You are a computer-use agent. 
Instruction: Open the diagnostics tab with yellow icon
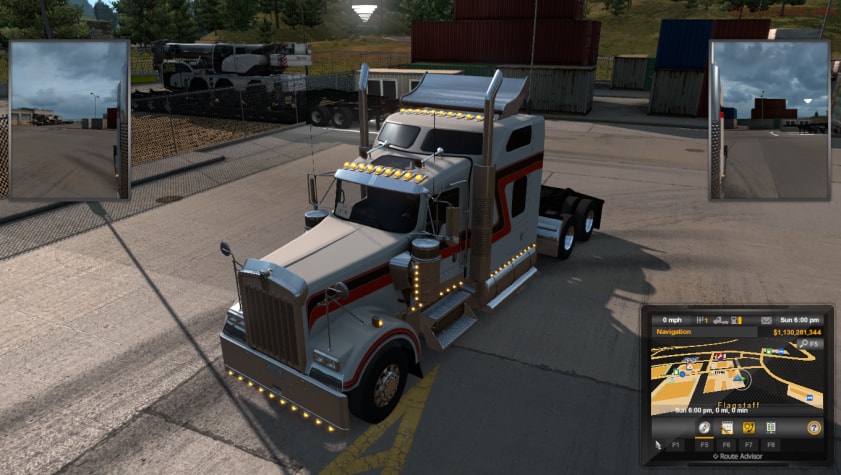click(748, 427)
